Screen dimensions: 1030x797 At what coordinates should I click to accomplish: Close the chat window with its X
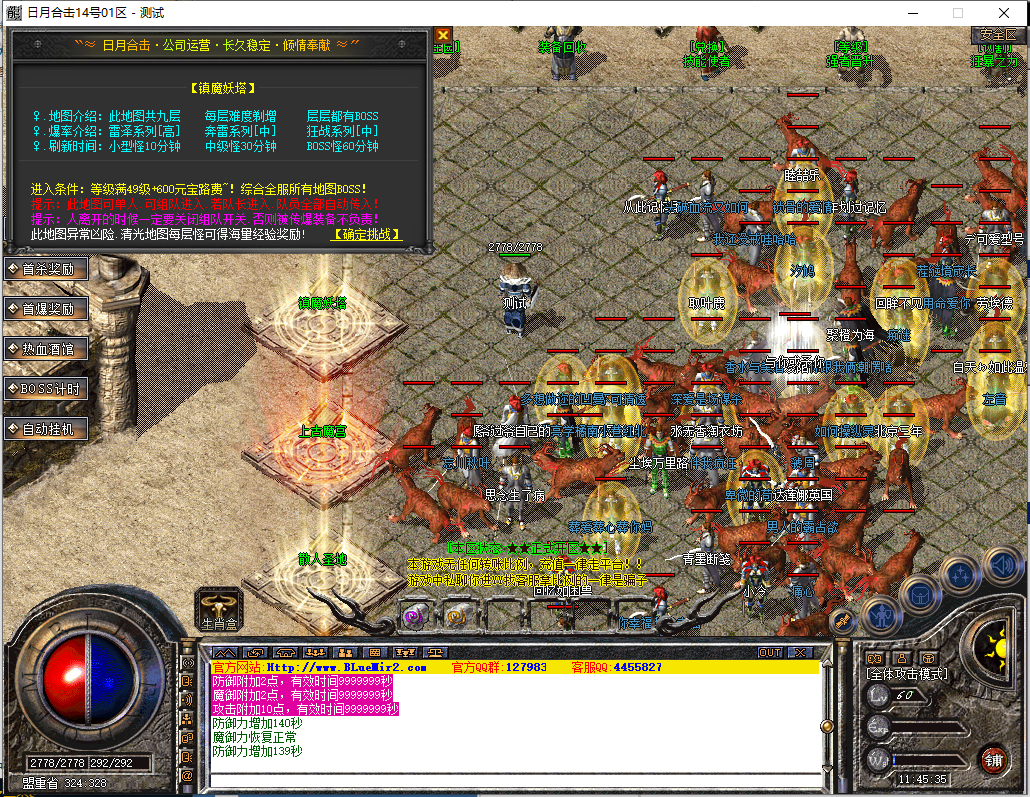800,653
